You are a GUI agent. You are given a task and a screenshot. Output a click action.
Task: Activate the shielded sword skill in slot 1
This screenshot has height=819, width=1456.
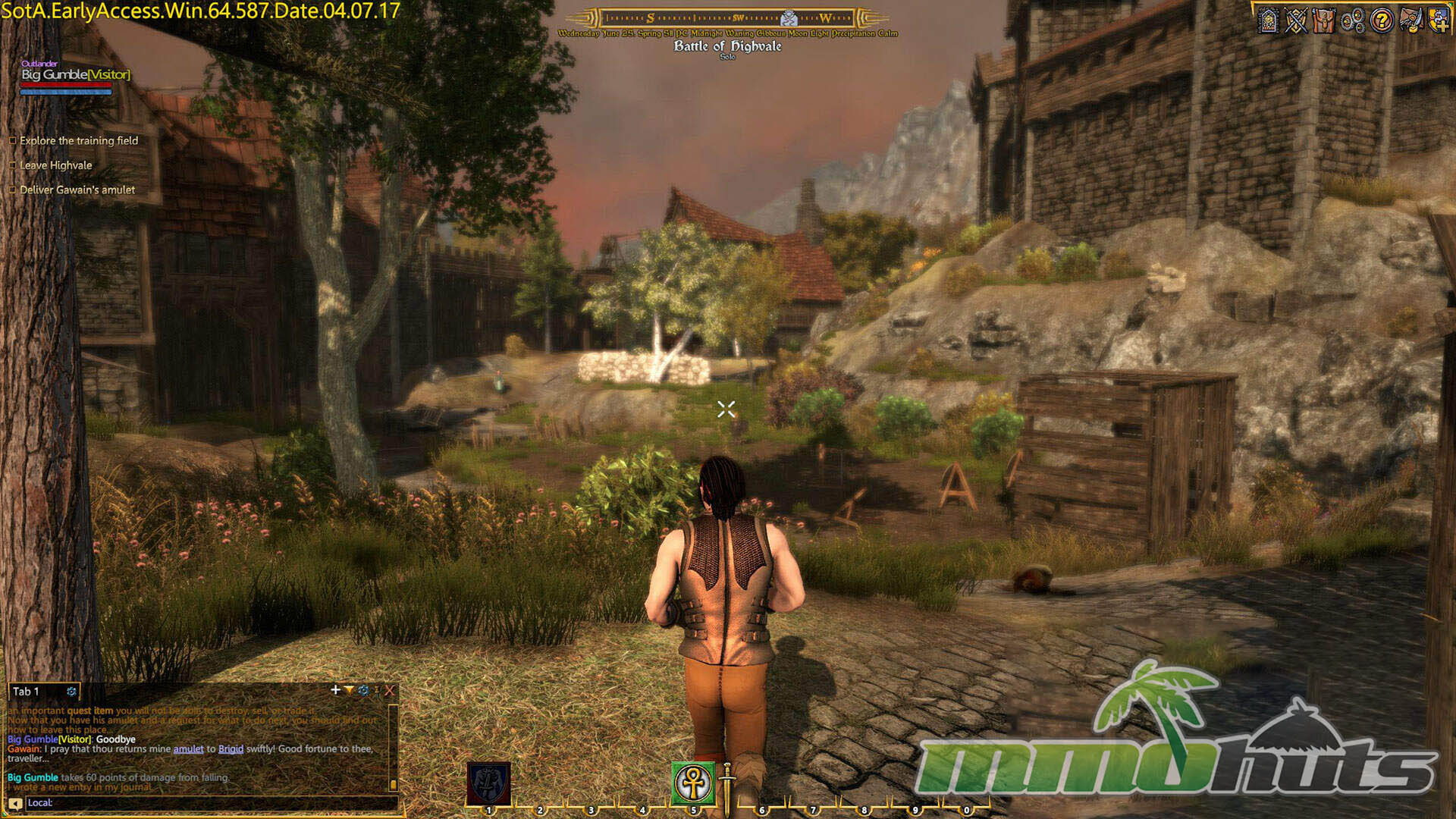[488, 783]
